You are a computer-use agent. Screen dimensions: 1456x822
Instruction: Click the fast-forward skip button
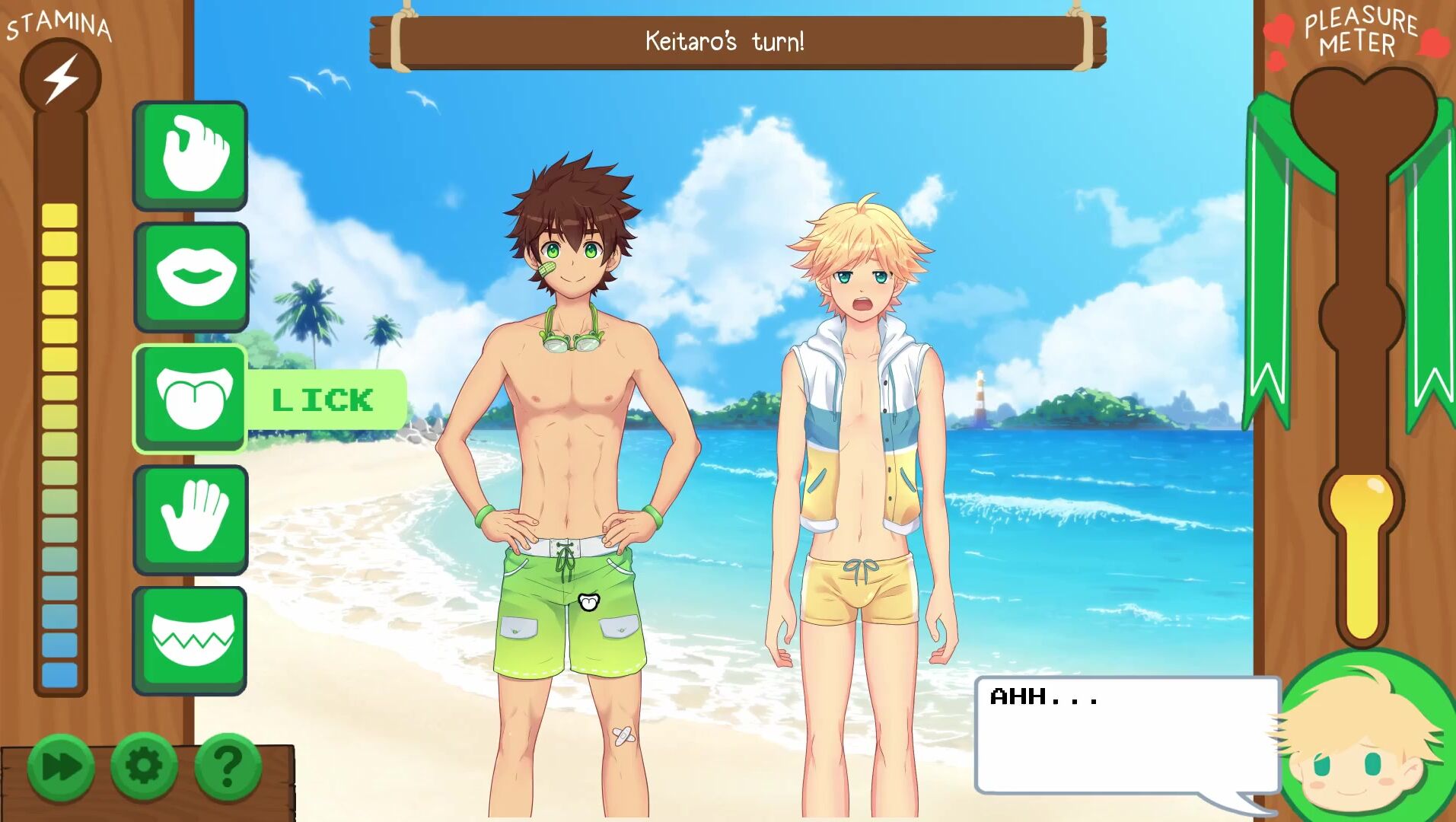tap(62, 767)
